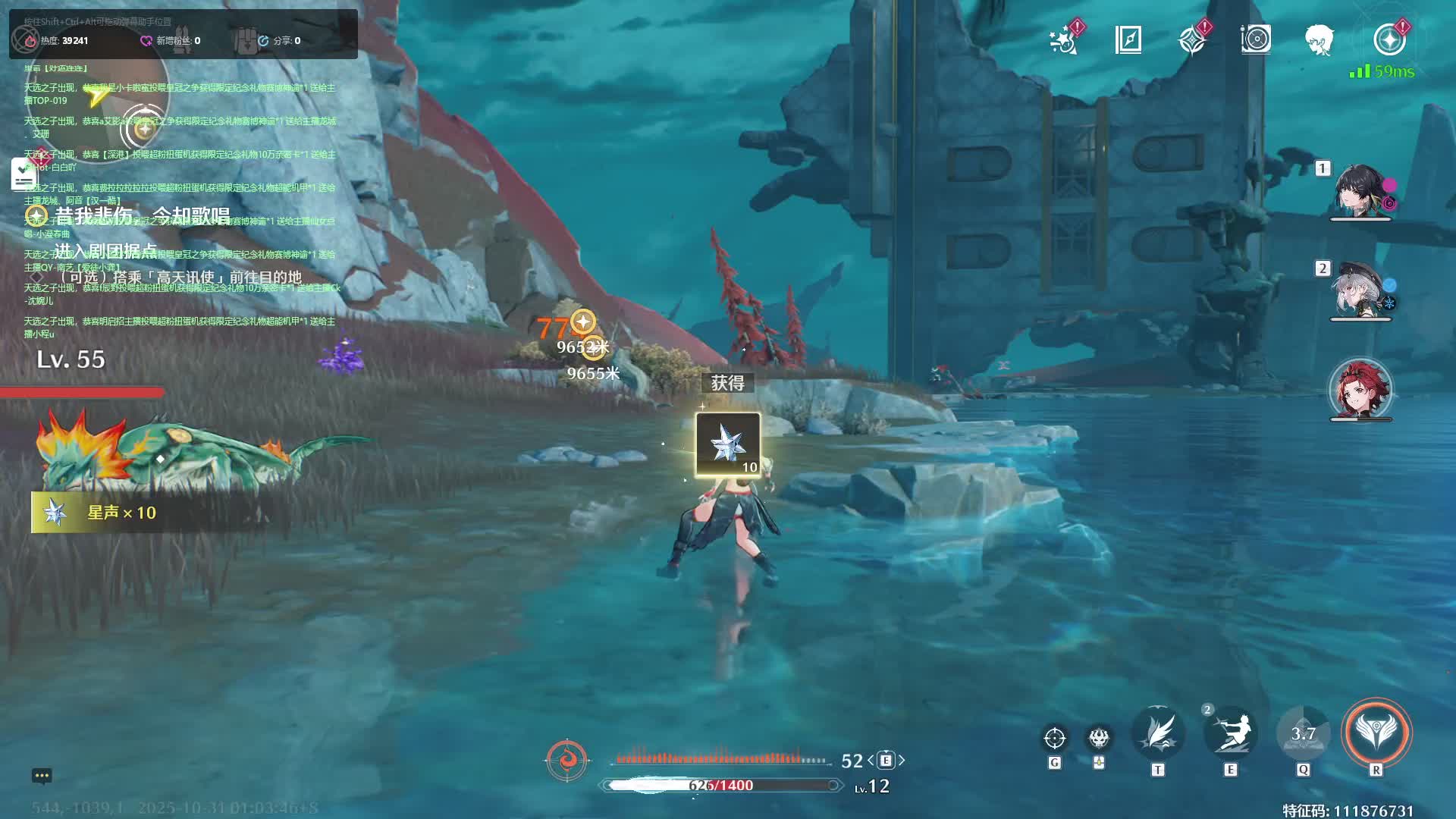The height and width of the screenshot is (819, 1456).
Task: Open the chat bubble icon
Action: (42, 776)
